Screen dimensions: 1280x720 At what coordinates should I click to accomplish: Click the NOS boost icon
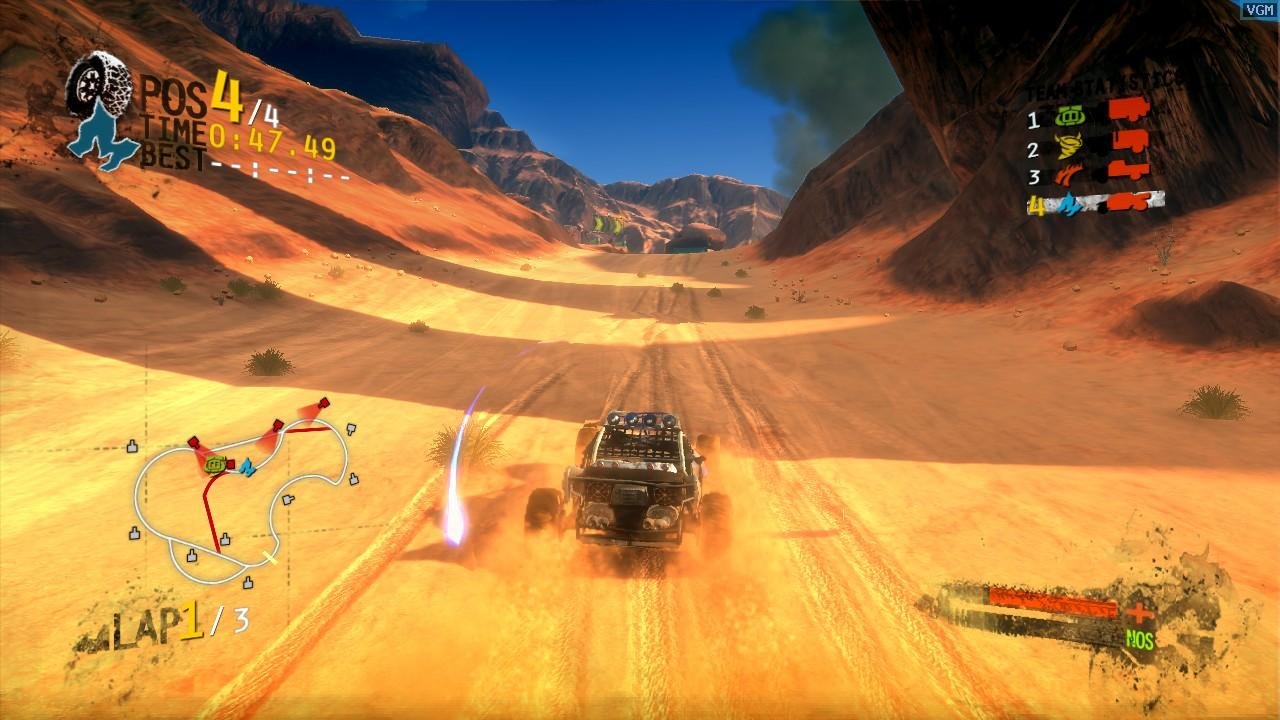[x=1140, y=640]
